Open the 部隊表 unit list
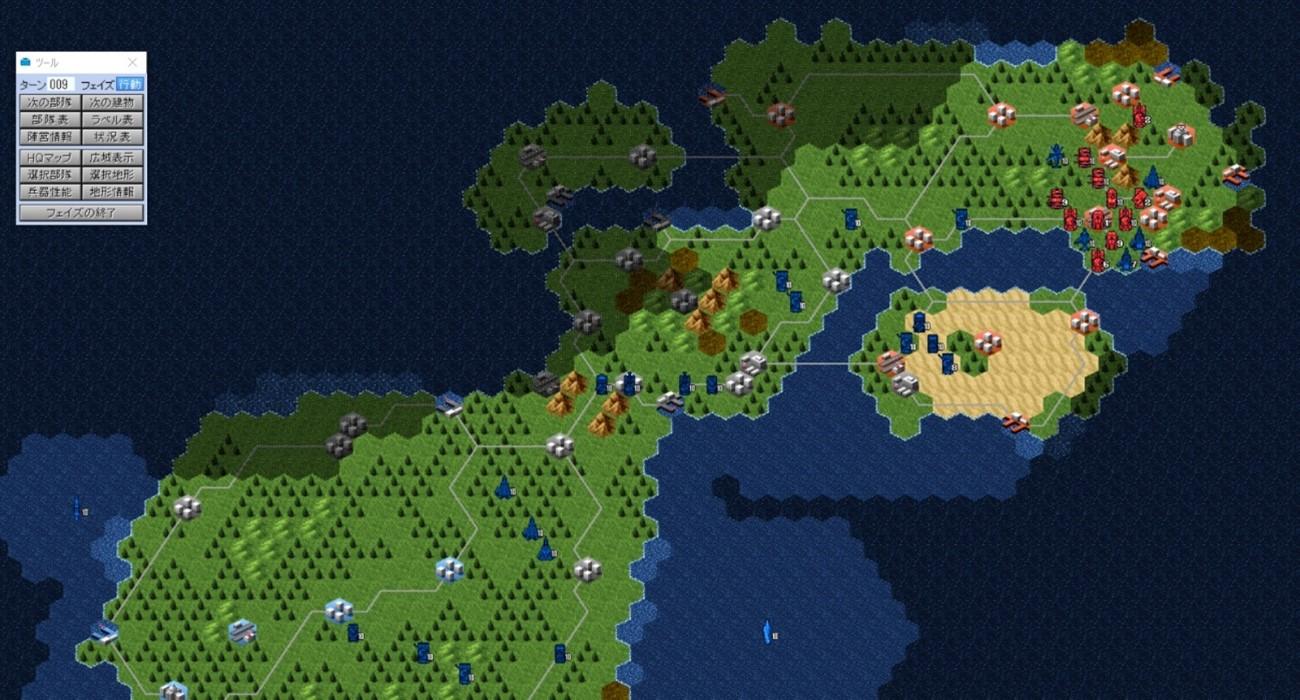This screenshot has height=700, width=1300. click(50, 119)
